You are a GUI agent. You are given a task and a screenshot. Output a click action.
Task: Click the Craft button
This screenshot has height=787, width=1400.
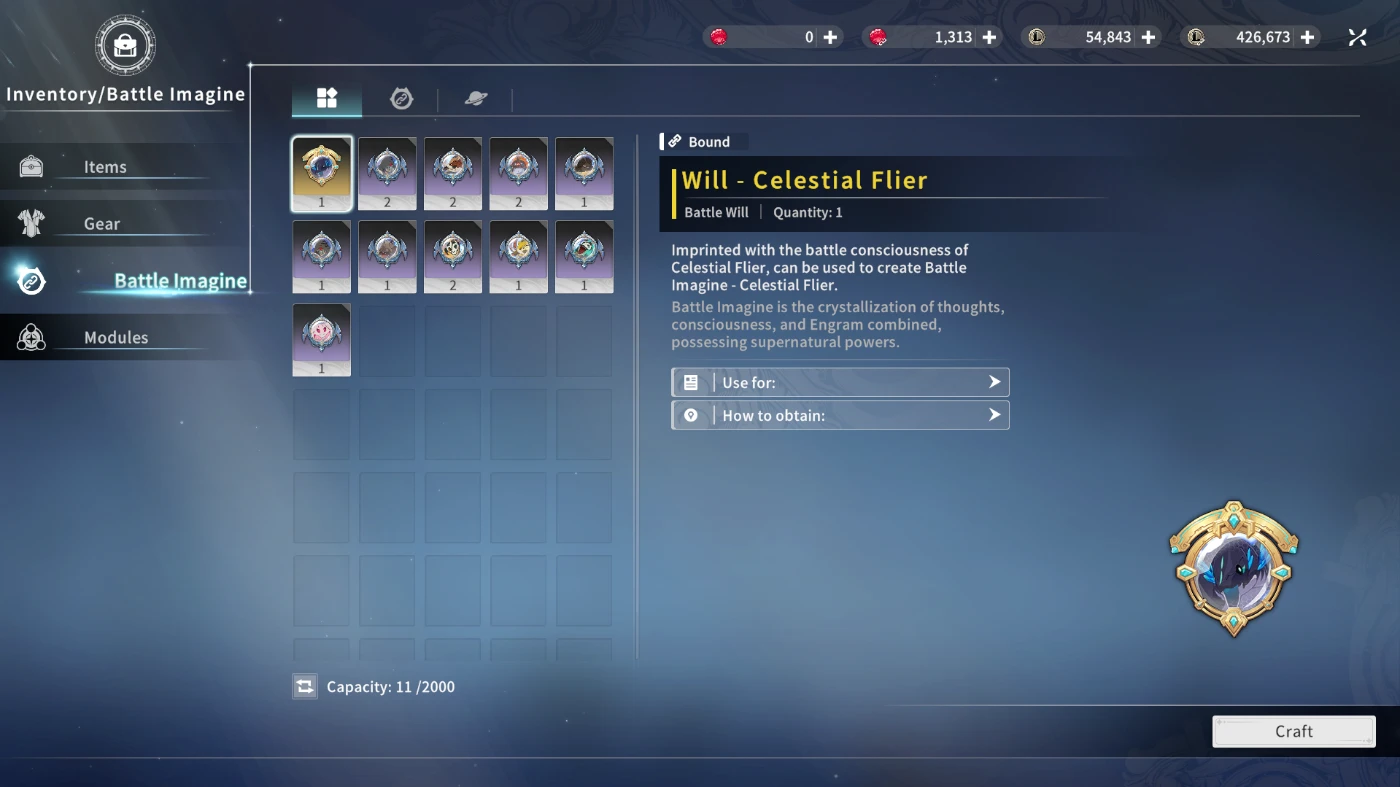pos(1293,731)
